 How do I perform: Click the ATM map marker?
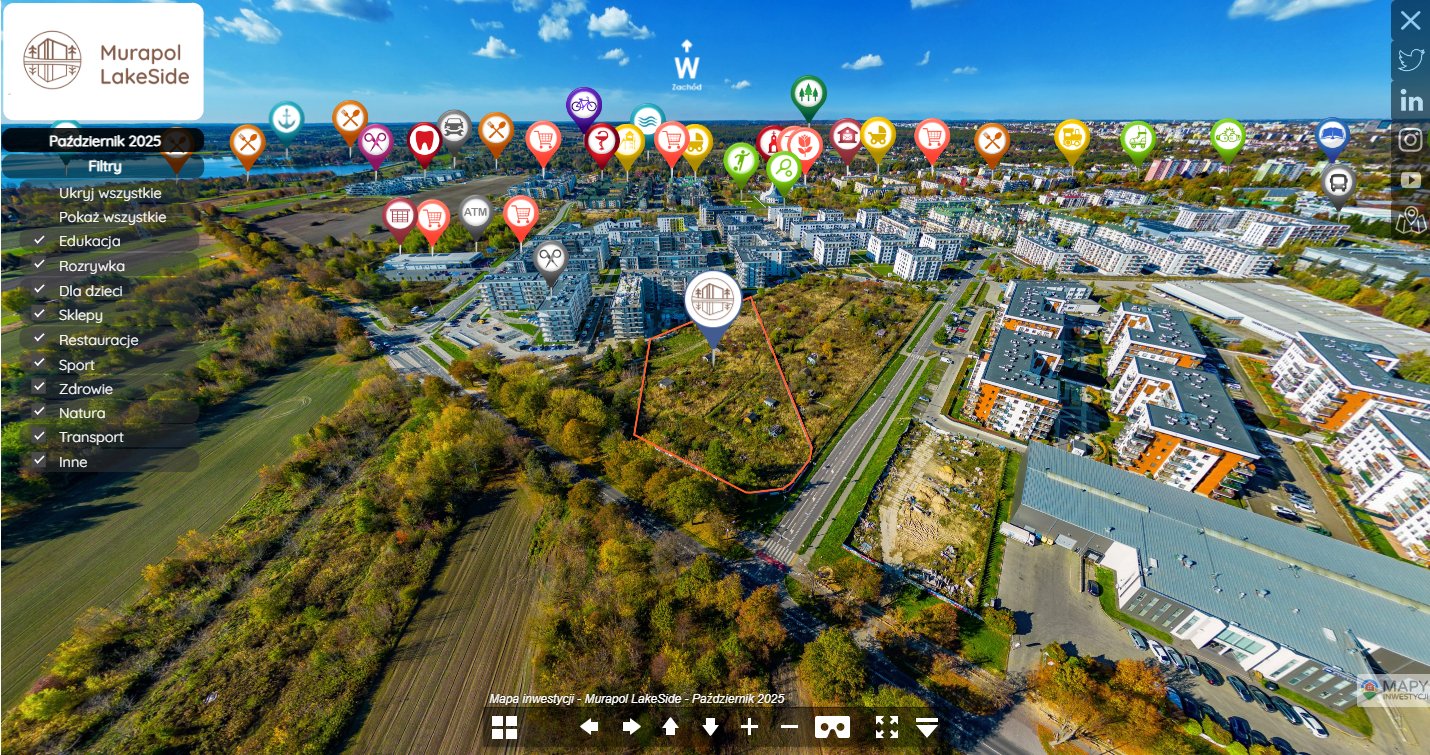[475, 212]
